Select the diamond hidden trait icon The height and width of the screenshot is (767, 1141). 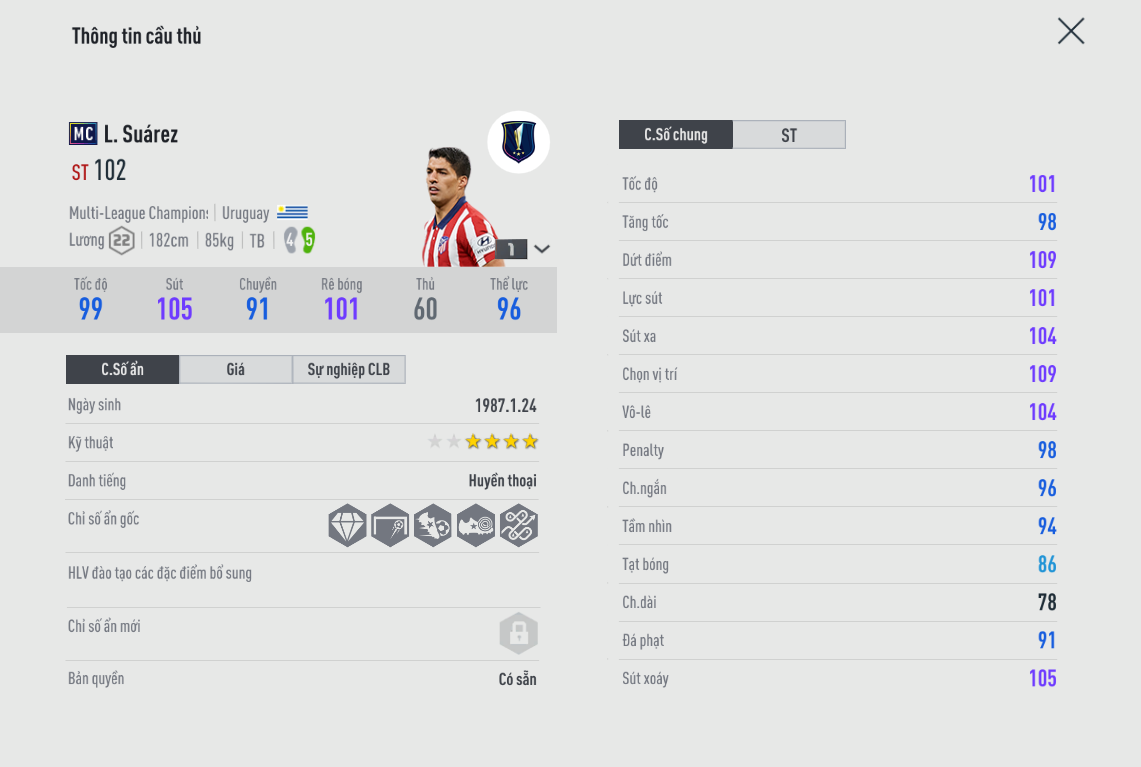click(x=348, y=525)
